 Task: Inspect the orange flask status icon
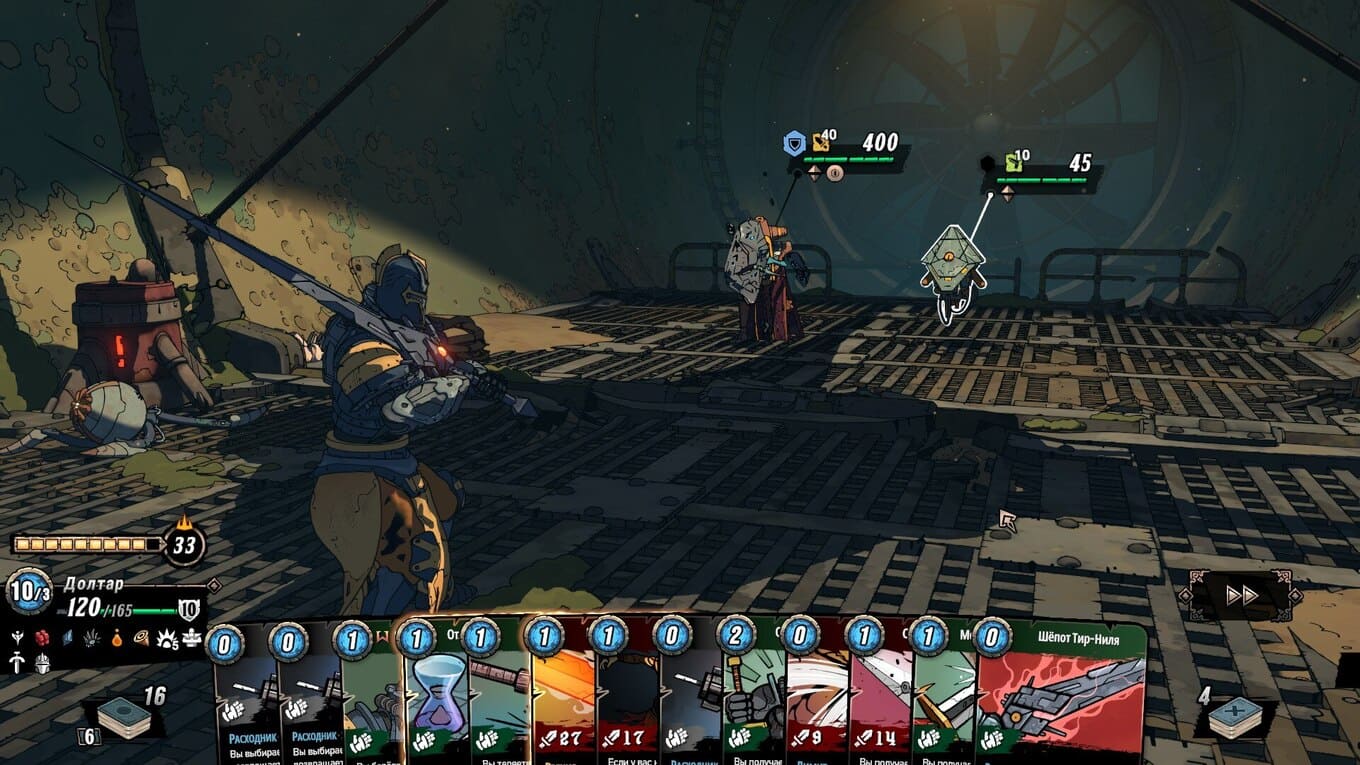[x=117, y=636]
